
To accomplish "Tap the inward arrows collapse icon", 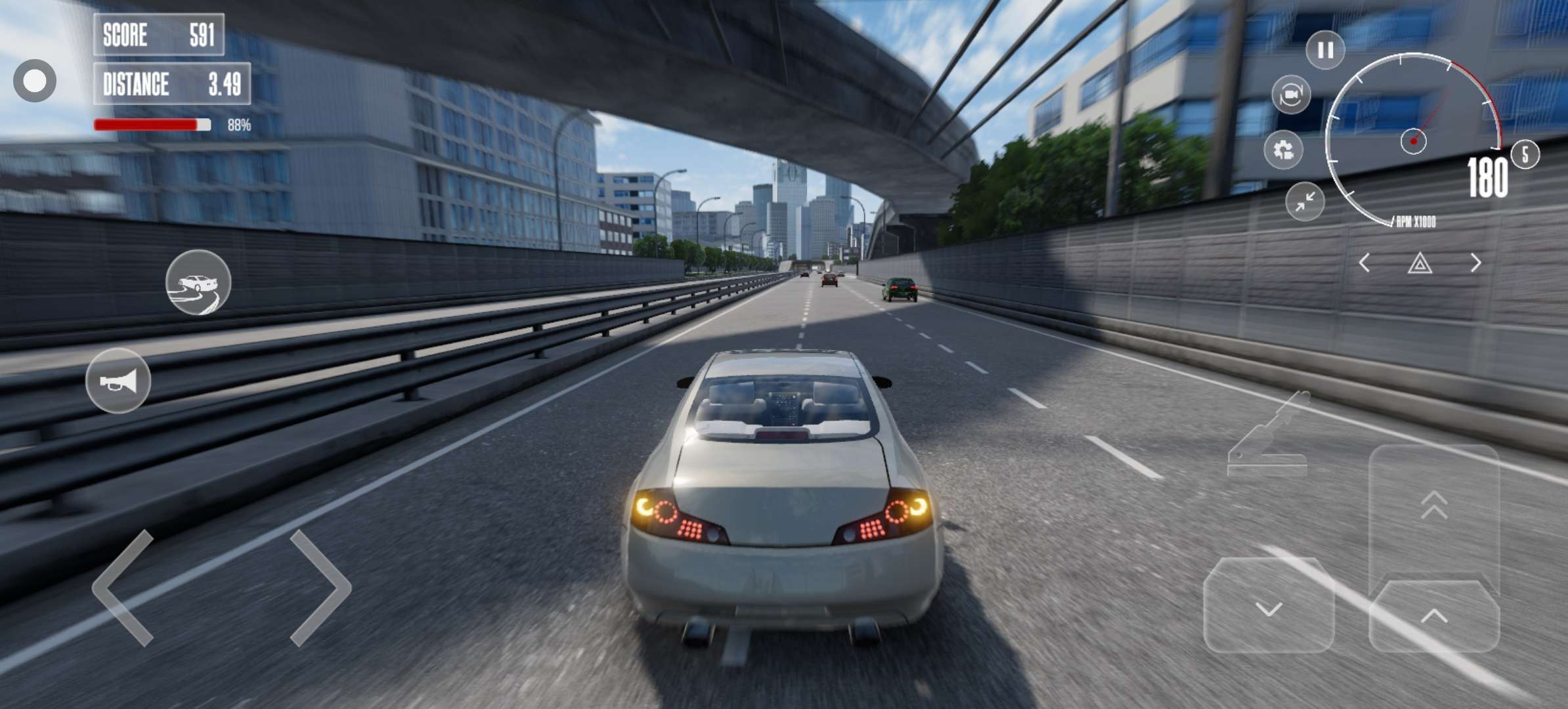I will [1305, 202].
